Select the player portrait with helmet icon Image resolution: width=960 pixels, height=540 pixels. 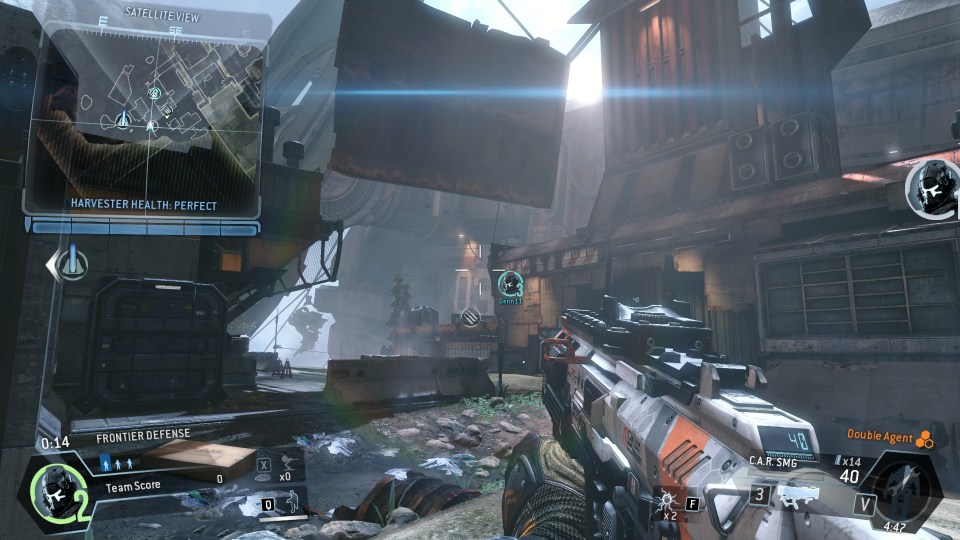click(57, 489)
